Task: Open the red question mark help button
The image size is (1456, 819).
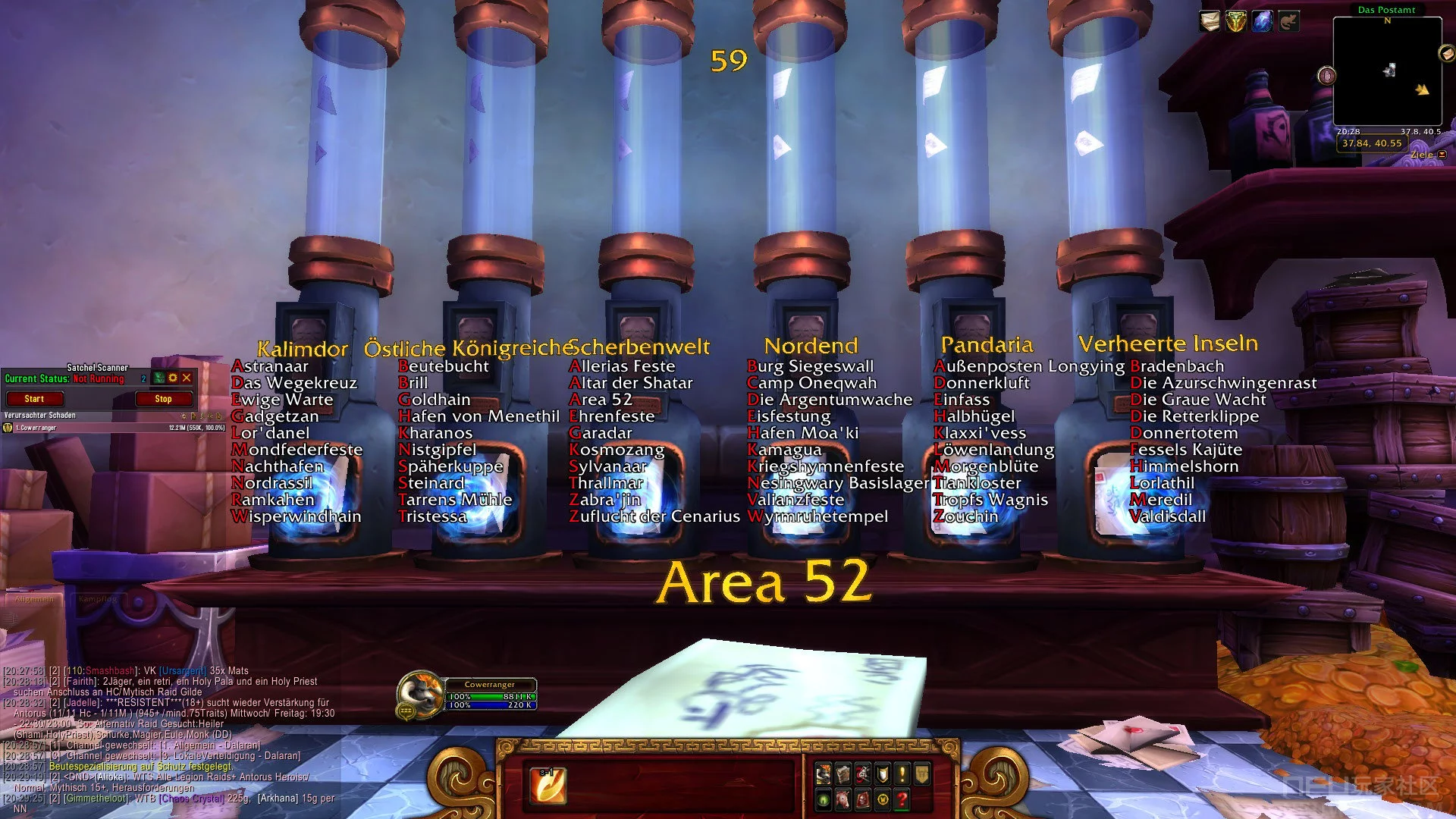Action: click(x=902, y=799)
